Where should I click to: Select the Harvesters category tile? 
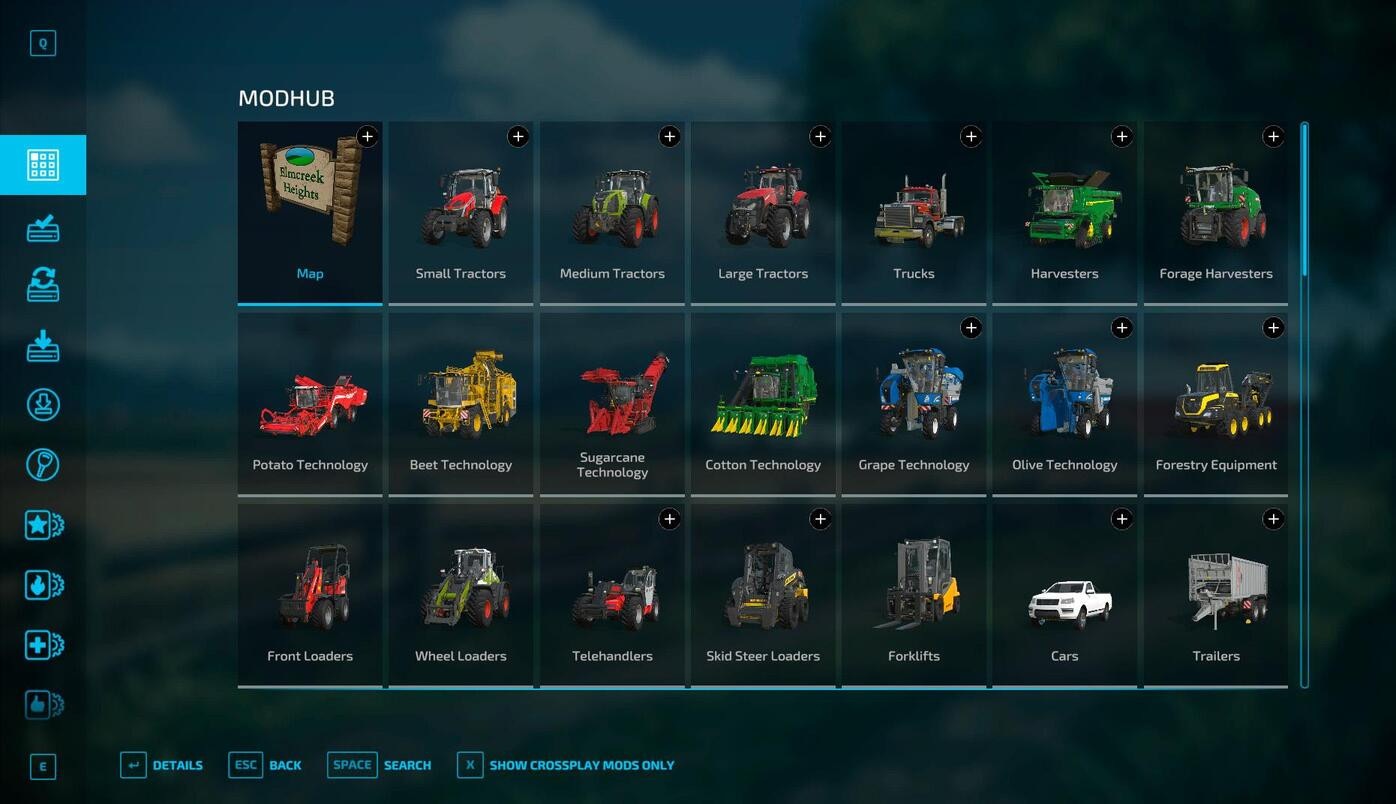coord(1064,212)
